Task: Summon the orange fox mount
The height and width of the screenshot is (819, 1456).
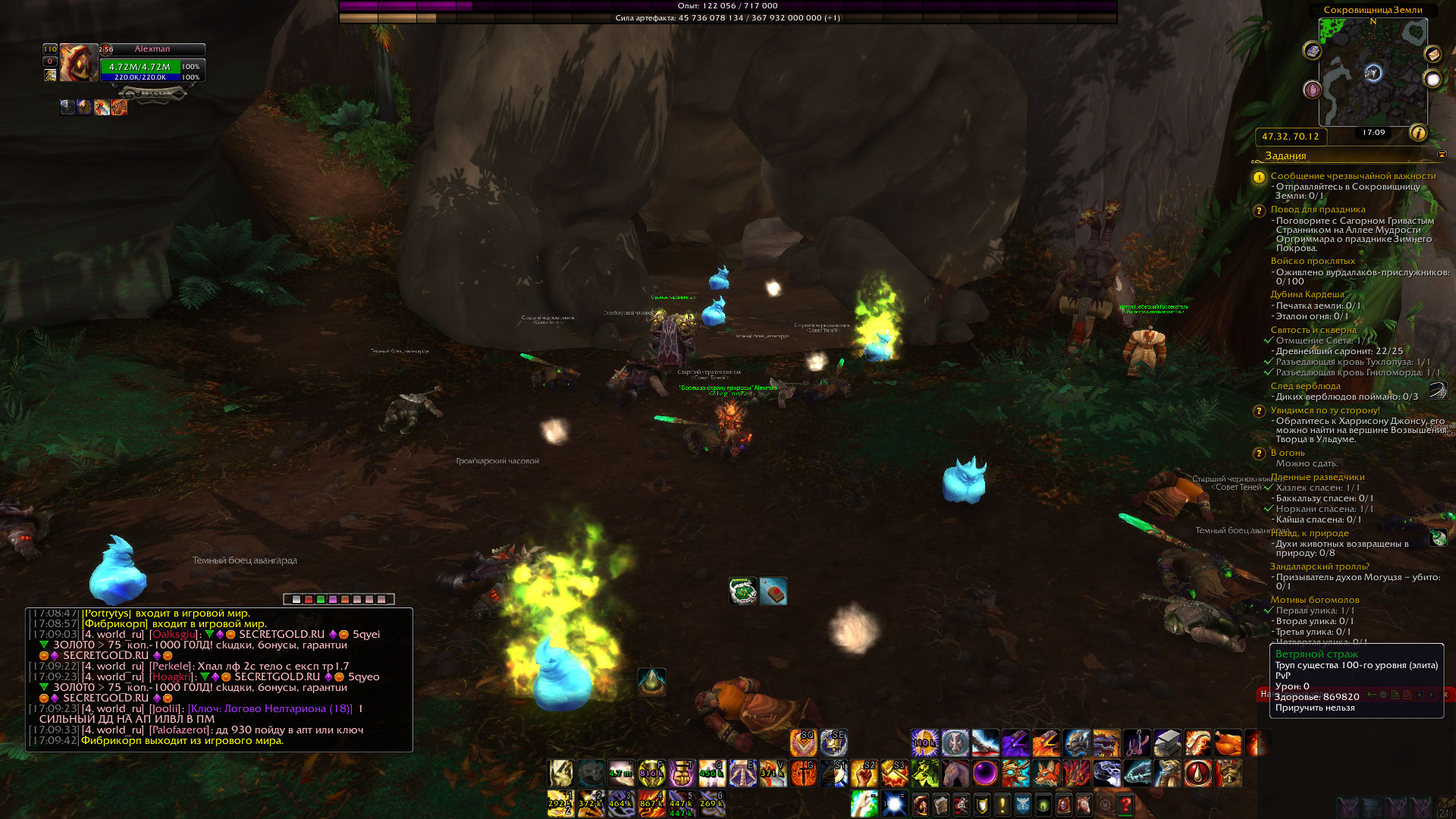Action: click(x=1046, y=773)
